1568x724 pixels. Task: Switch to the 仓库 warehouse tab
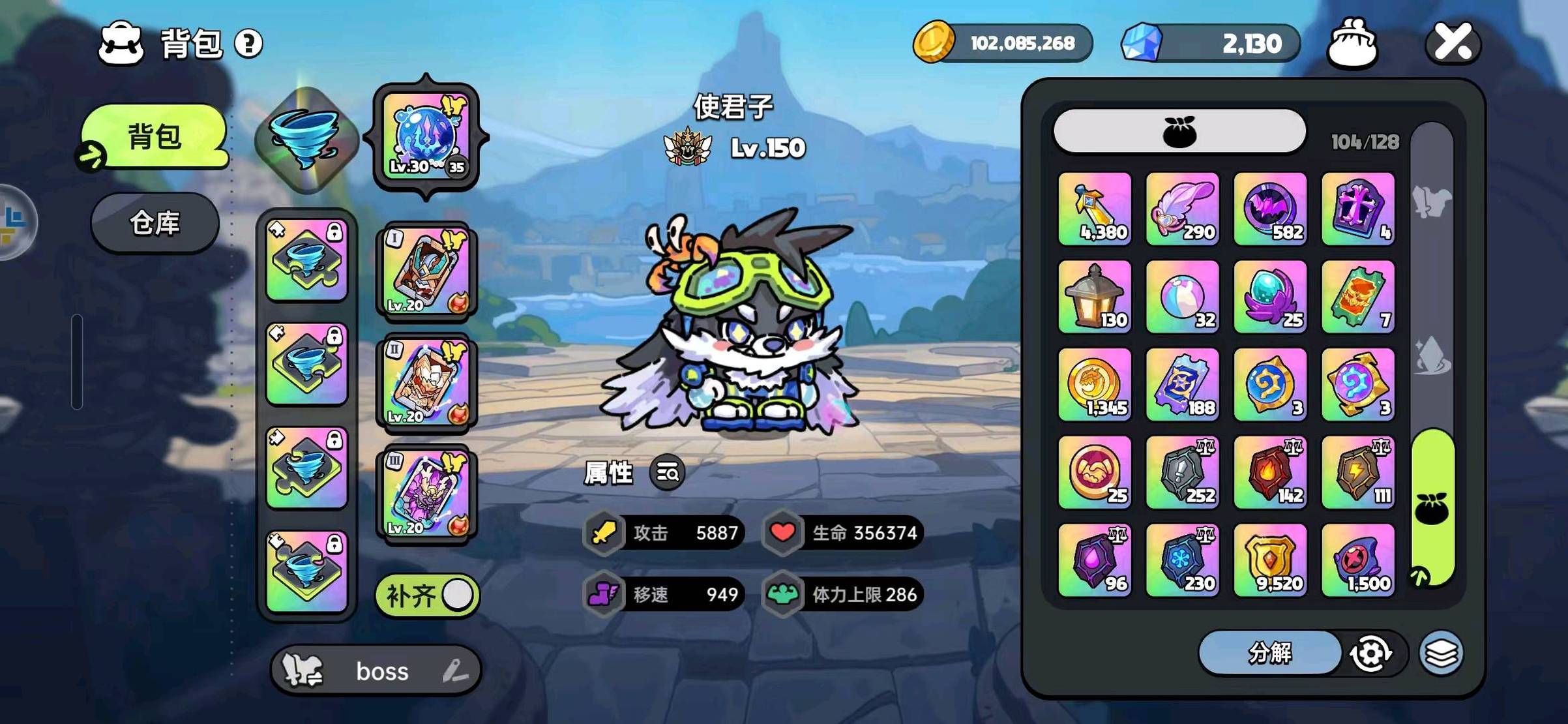(x=155, y=223)
